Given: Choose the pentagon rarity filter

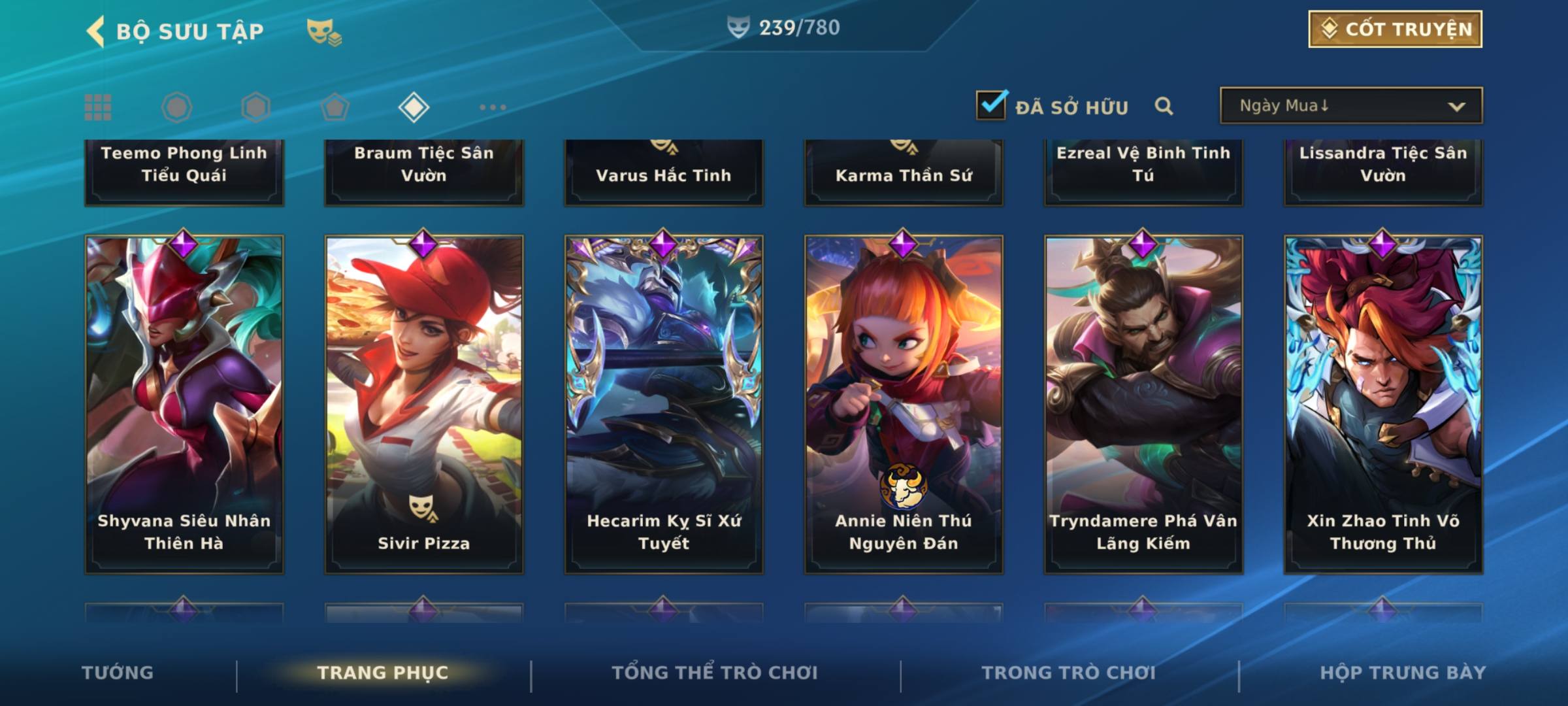Looking at the screenshot, I should [335, 107].
